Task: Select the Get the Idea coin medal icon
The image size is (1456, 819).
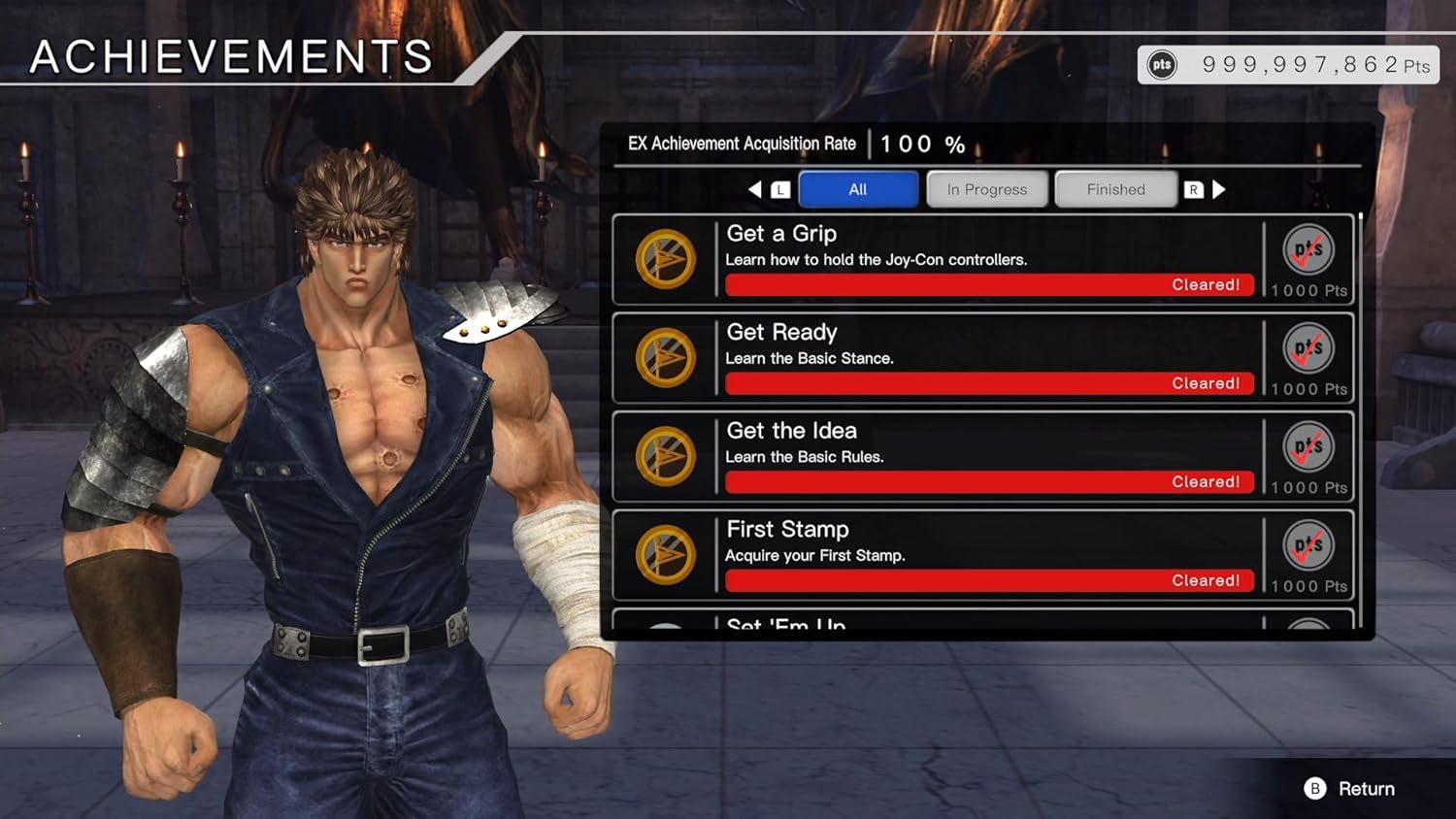Action: (x=666, y=456)
